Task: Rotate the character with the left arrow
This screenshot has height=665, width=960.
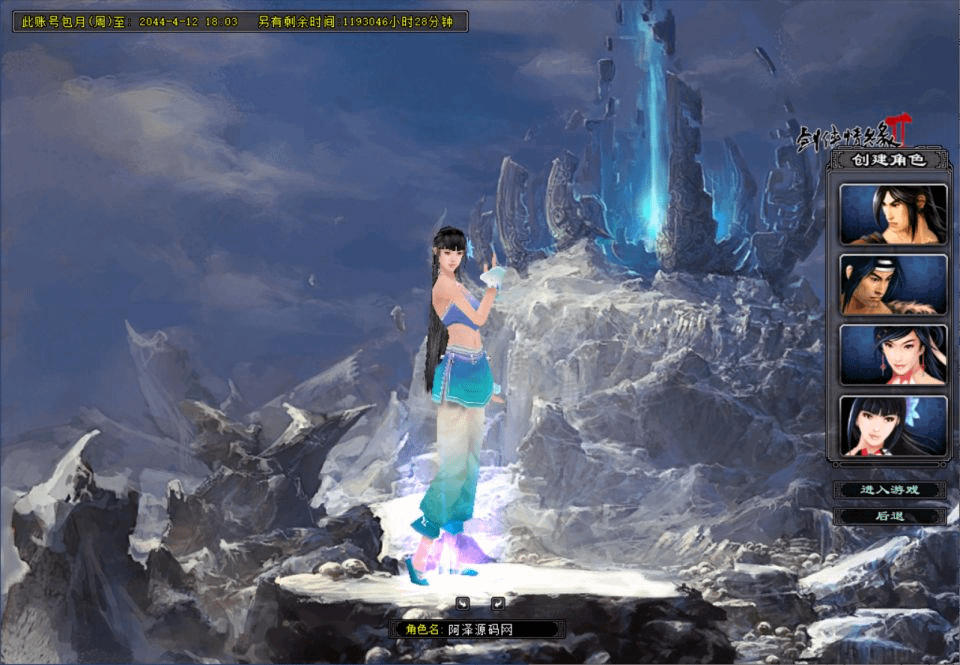Action: [x=463, y=602]
